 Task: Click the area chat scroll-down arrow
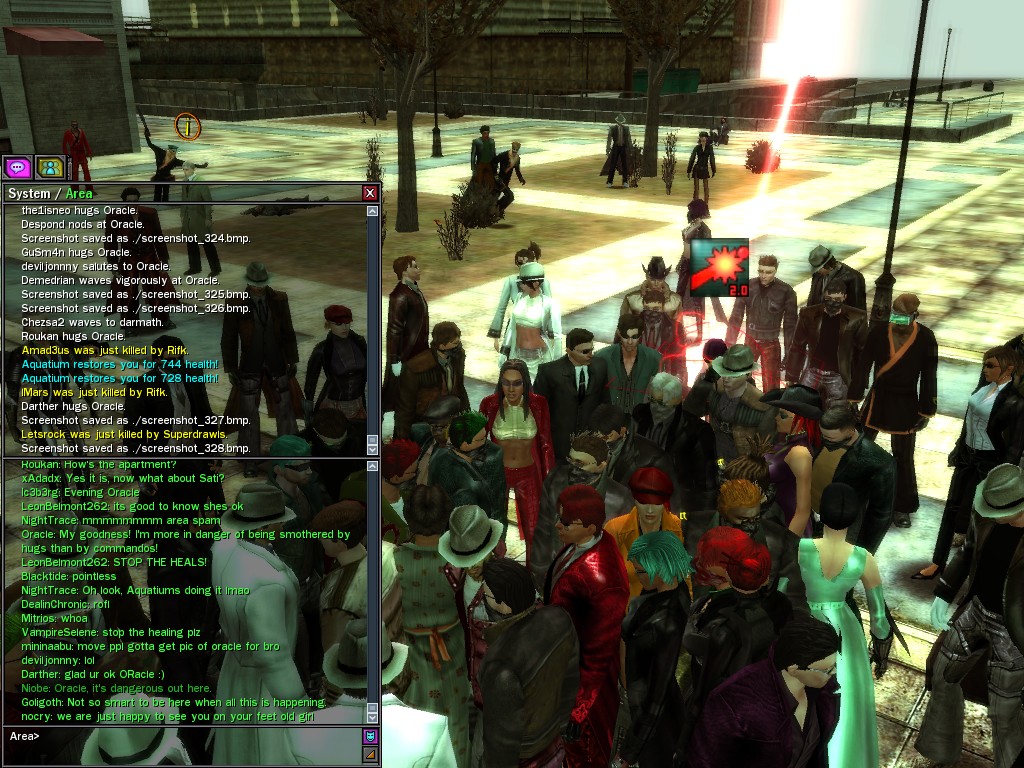coord(373,717)
